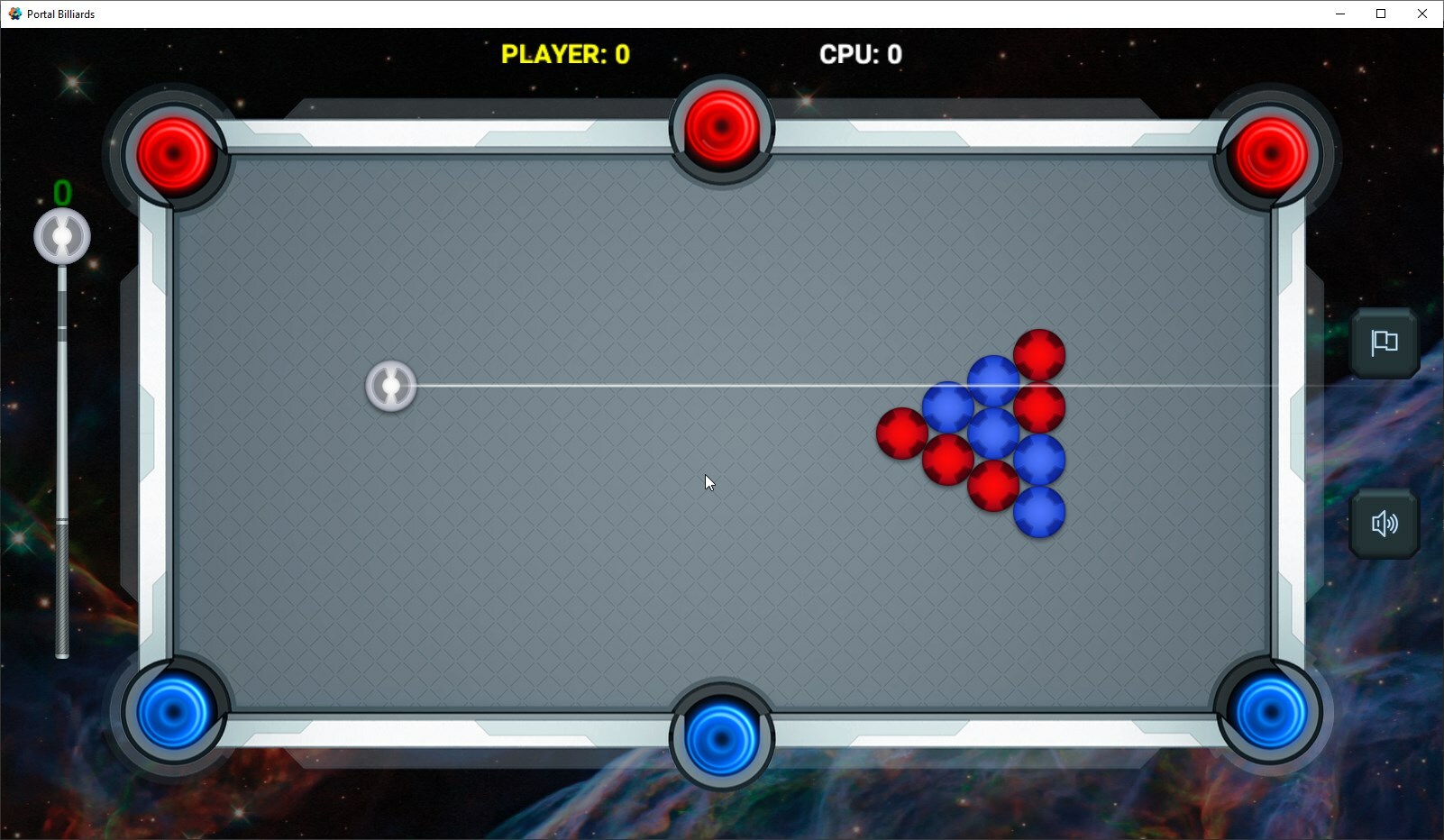Click the bottom-right blue portal pocket
Viewport: 1444px width, 840px height.
click(x=1267, y=711)
